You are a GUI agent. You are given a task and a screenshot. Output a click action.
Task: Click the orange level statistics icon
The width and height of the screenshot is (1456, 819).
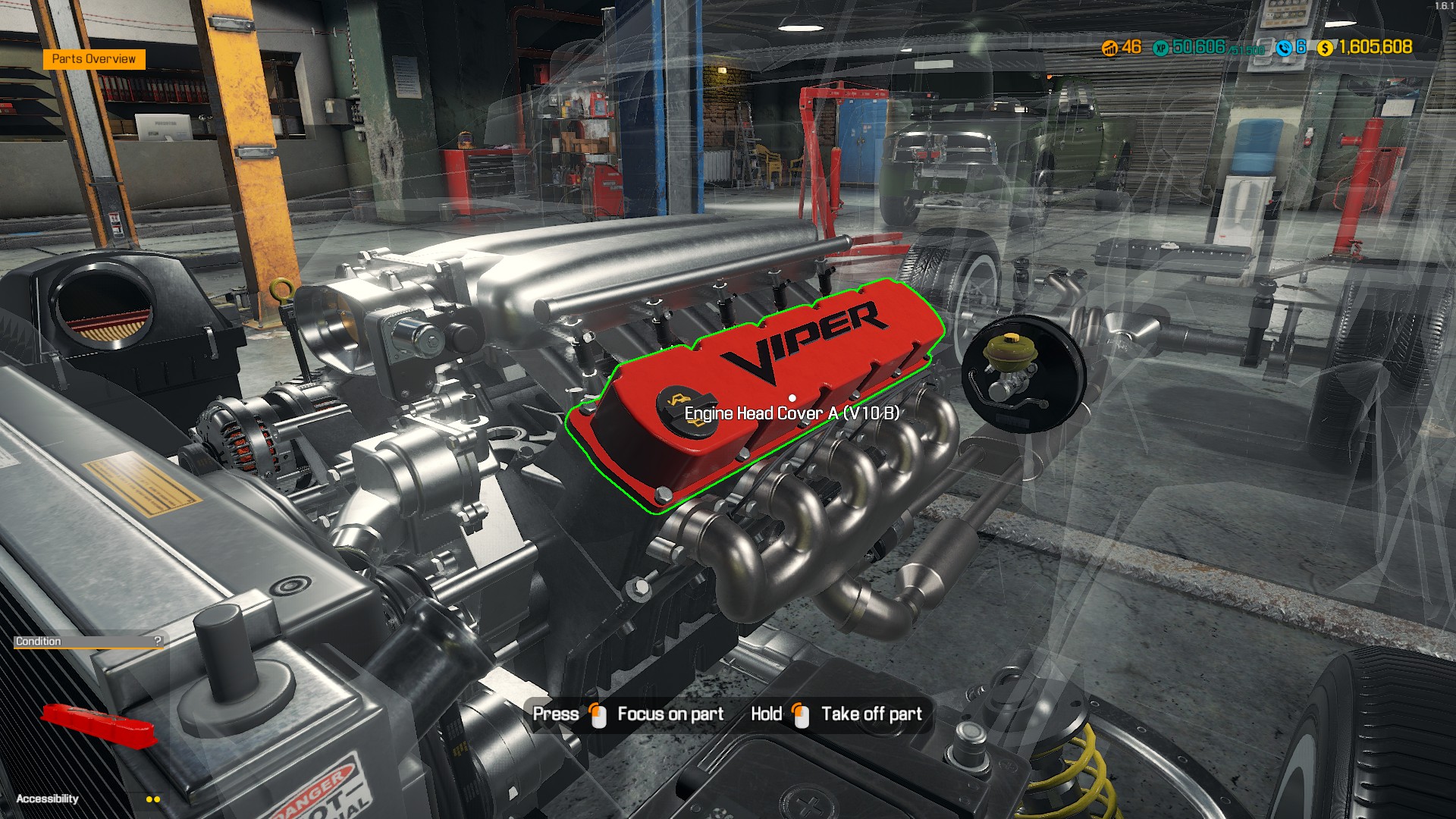(1109, 48)
